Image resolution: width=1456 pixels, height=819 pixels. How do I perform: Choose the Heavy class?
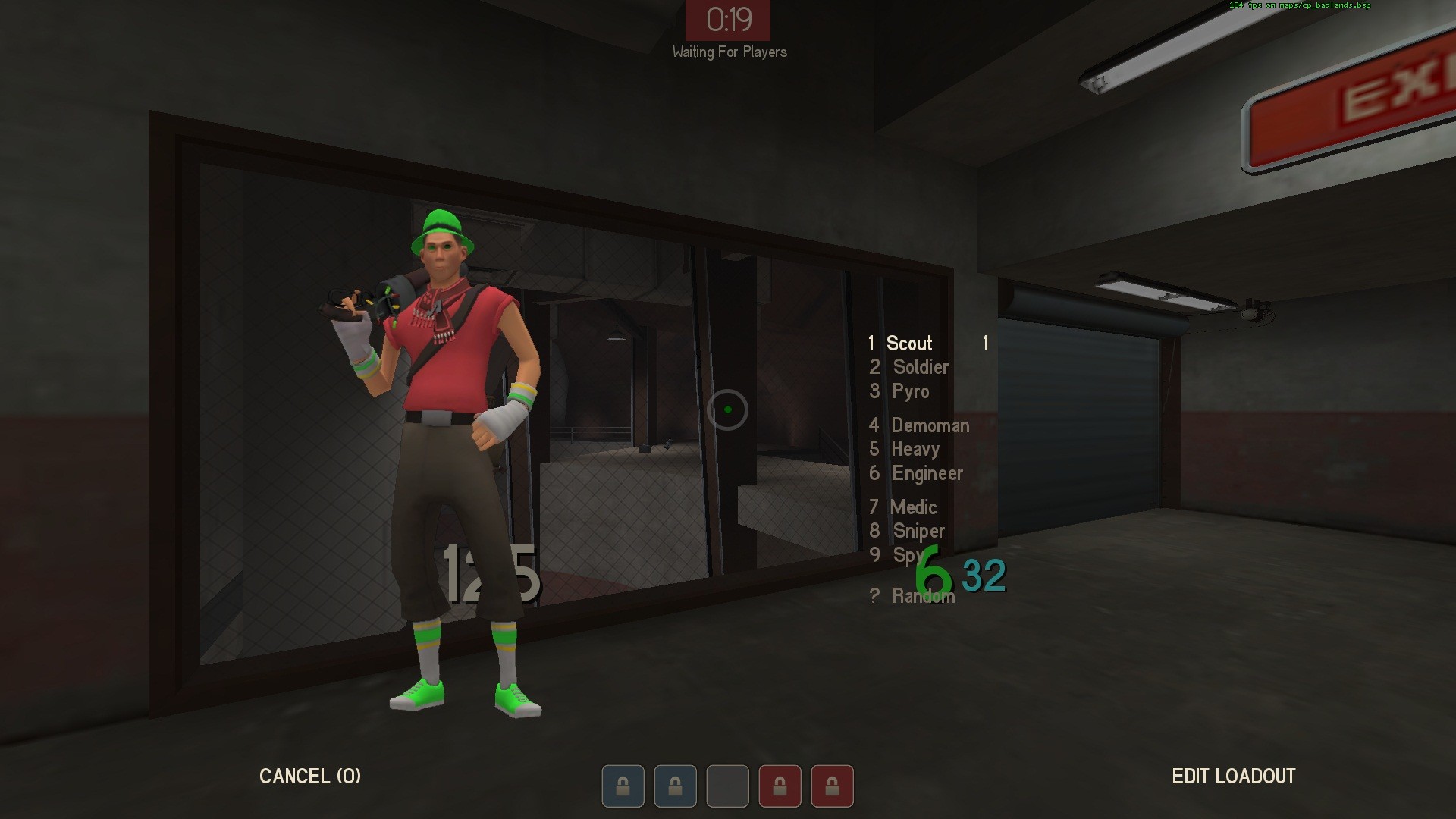[x=915, y=450]
